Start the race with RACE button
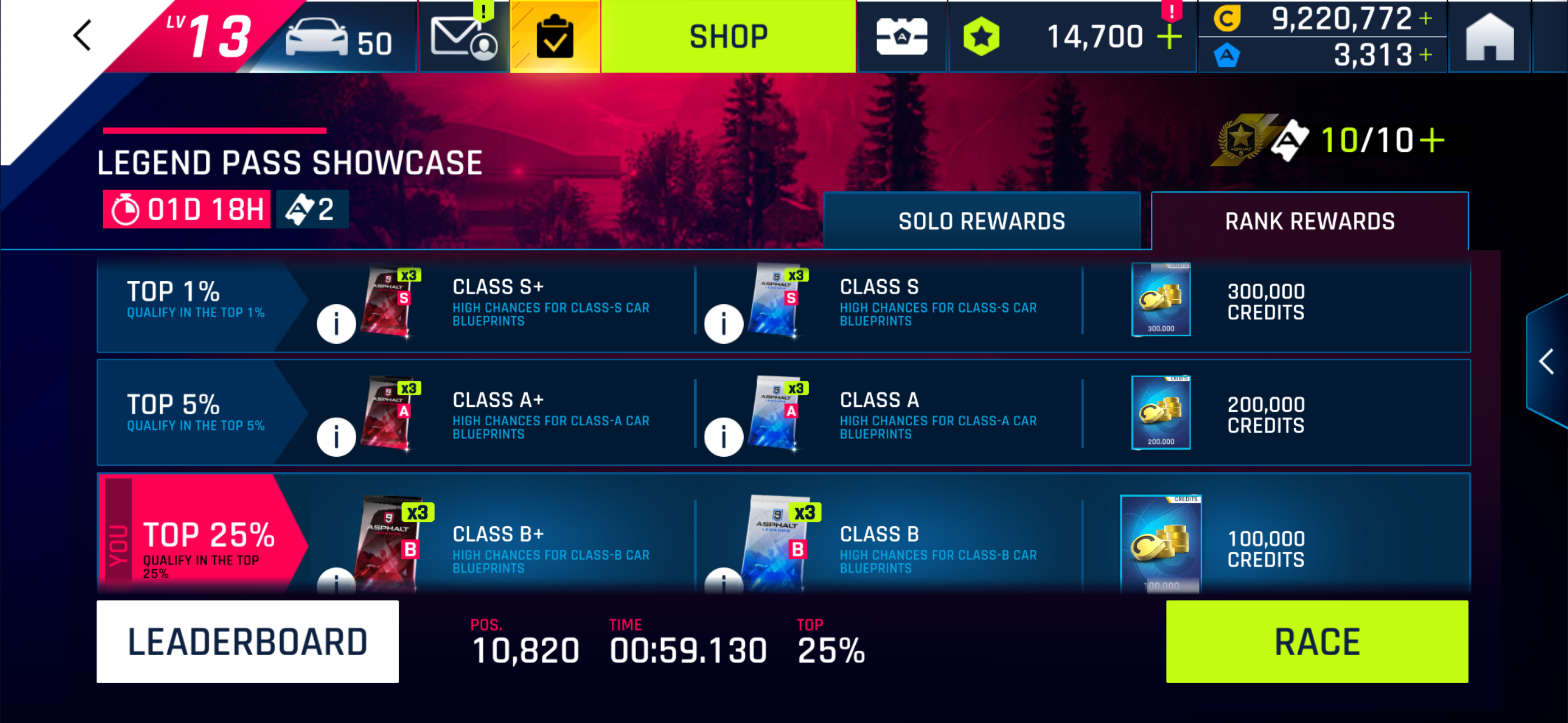 point(1317,641)
